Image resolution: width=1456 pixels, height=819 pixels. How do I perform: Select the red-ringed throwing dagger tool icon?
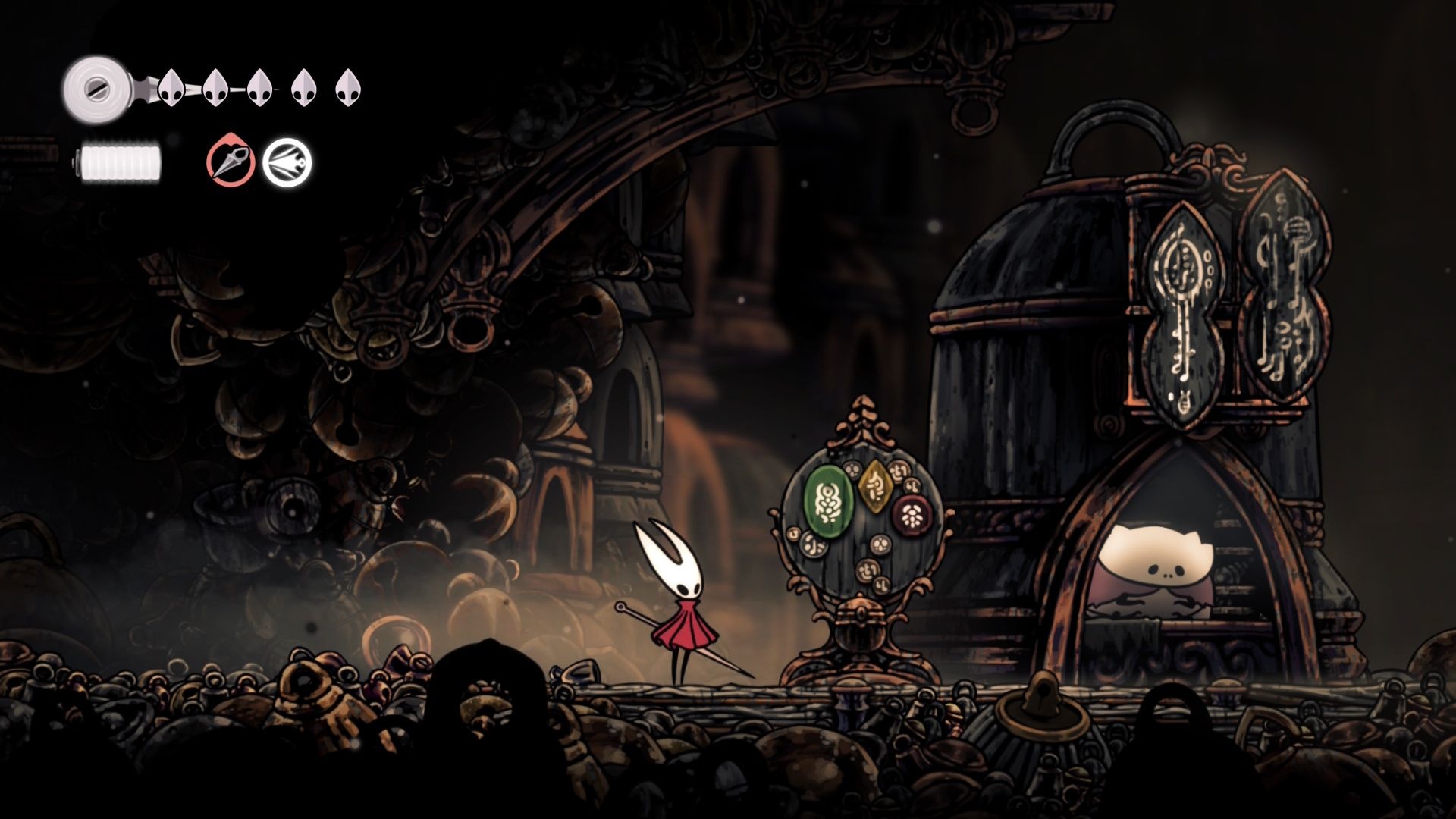pos(231,163)
